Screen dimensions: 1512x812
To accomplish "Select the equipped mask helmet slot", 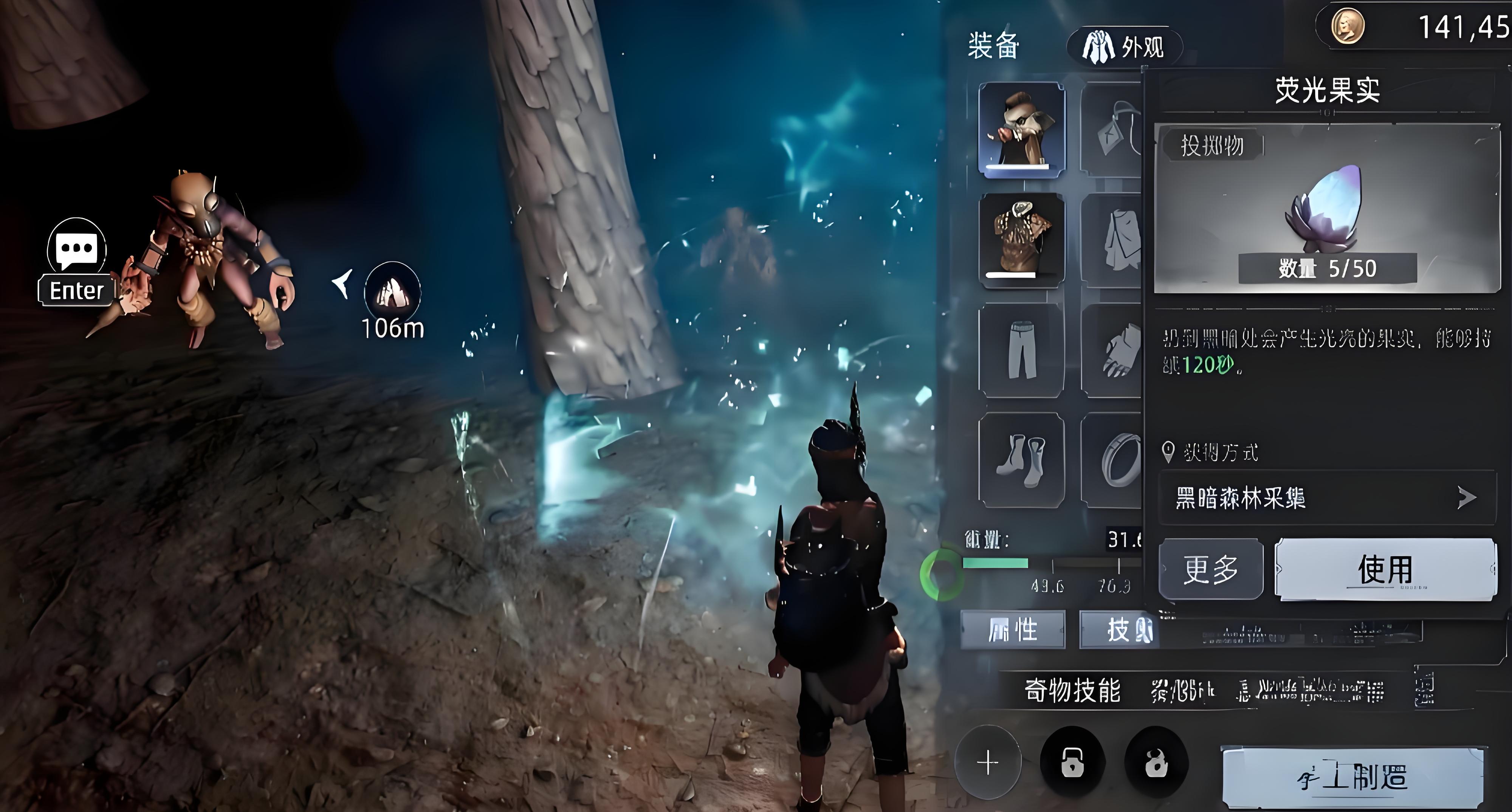I will [x=1021, y=129].
